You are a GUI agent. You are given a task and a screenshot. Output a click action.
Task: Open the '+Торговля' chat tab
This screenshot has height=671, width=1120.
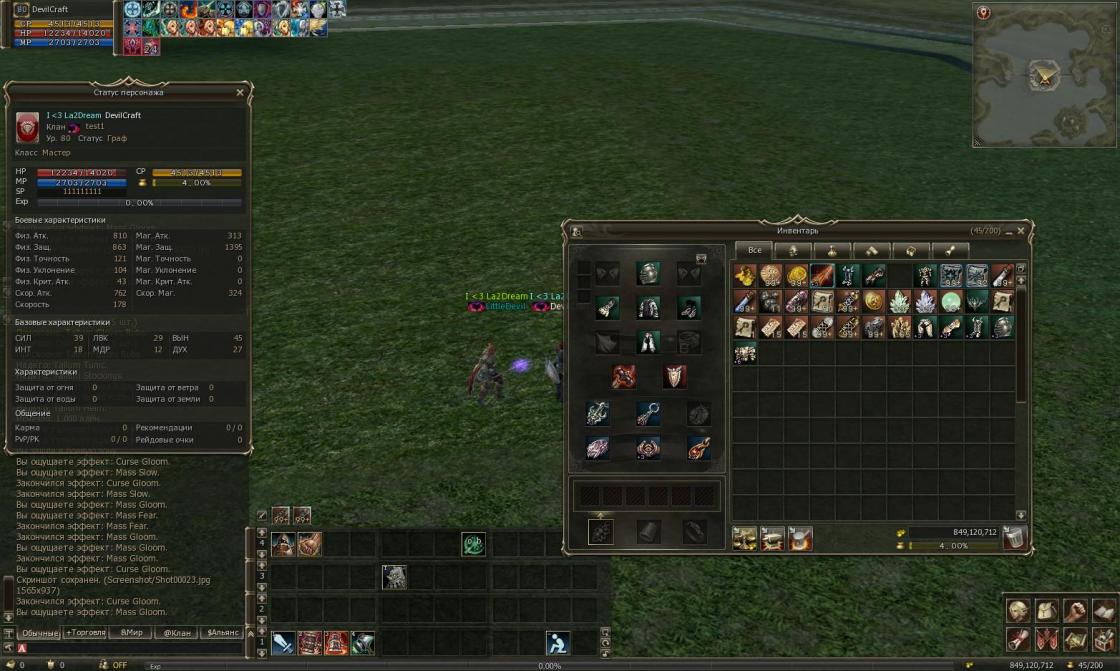pyautogui.click(x=86, y=632)
